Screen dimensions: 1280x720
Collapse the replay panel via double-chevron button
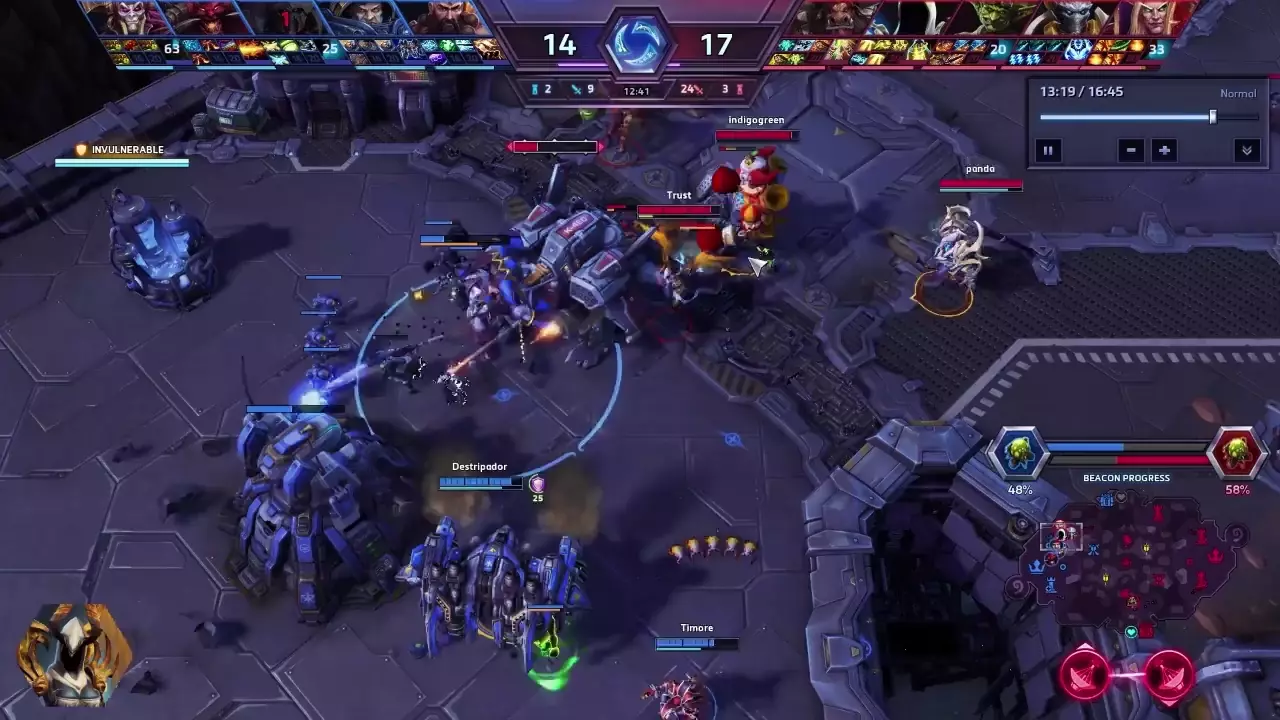pos(1247,150)
